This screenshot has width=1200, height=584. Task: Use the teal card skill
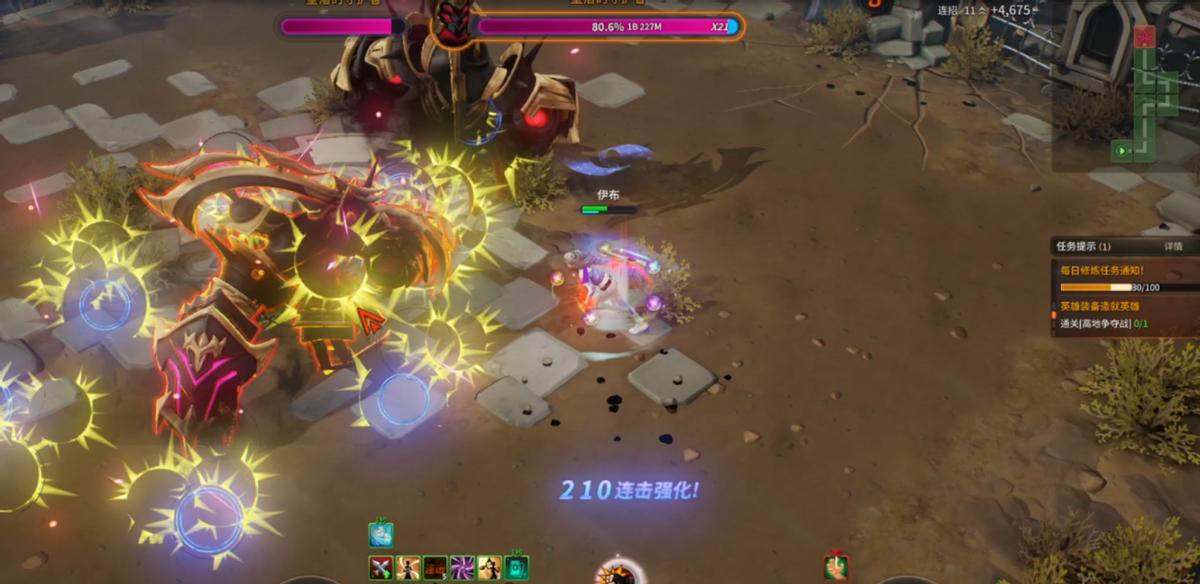(516, 568)
